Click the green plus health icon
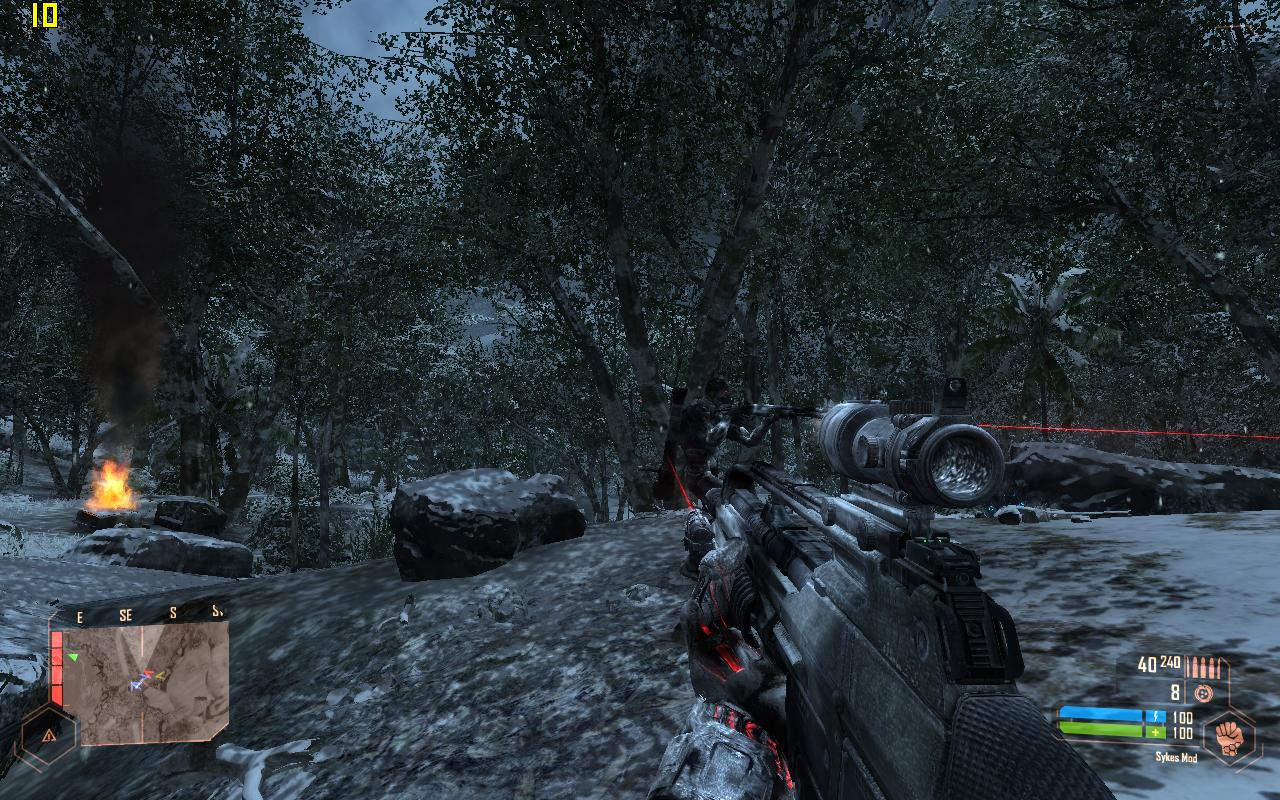 tap(1155, 732)
